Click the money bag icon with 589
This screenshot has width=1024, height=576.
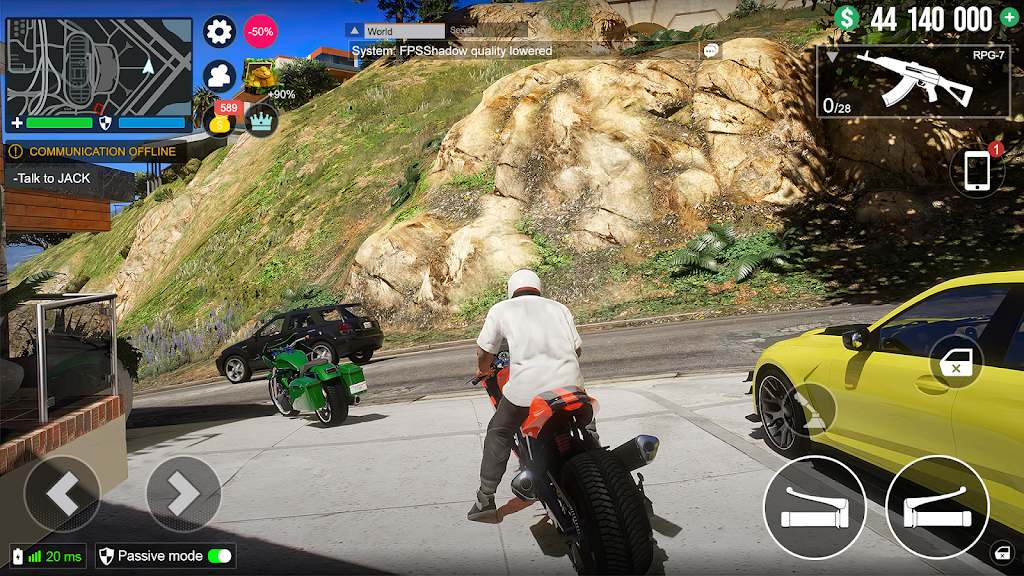[221, 120]
